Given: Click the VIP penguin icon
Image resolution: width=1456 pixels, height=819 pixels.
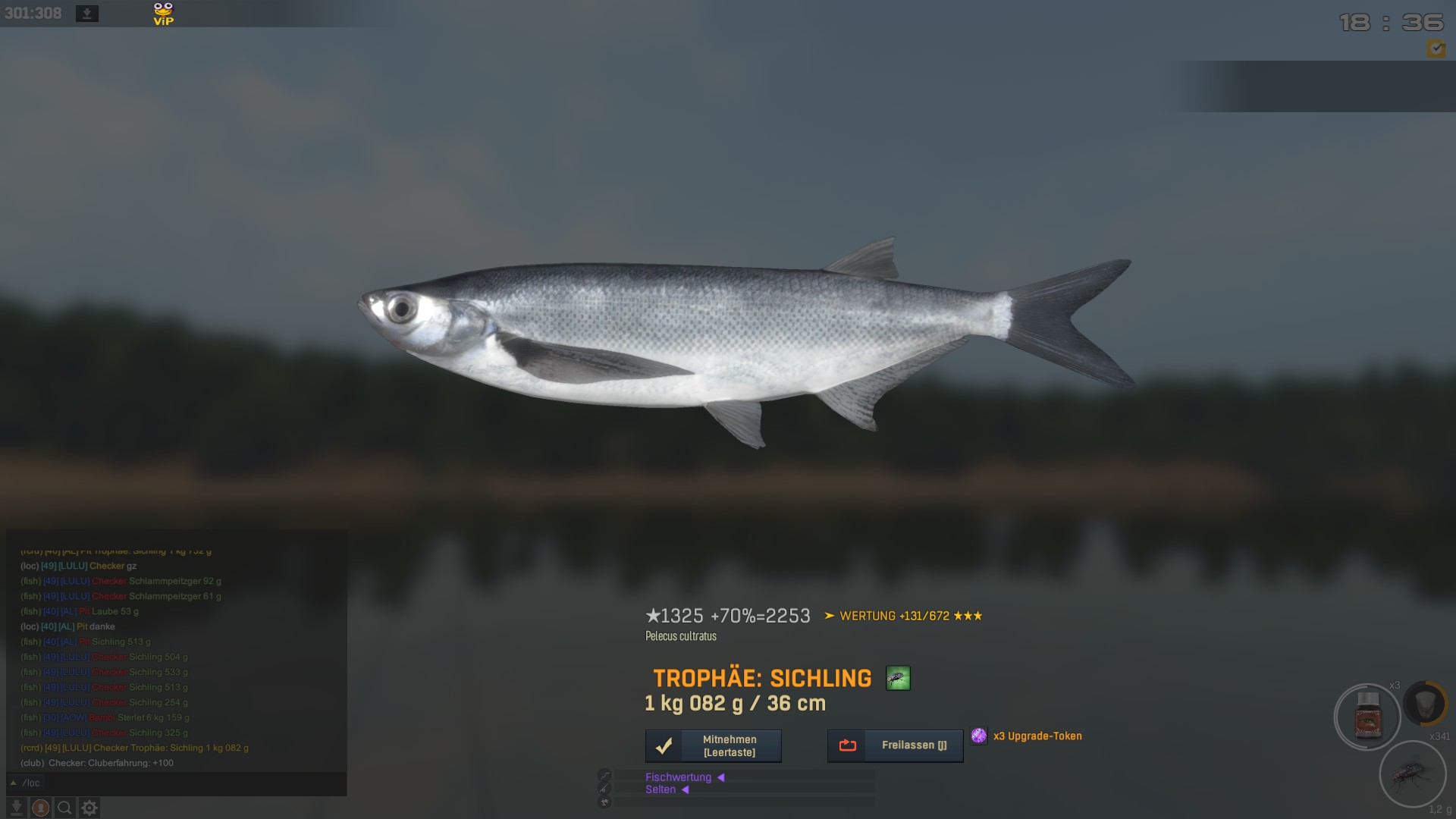Looking at the screenshot, I should point(163,14).
